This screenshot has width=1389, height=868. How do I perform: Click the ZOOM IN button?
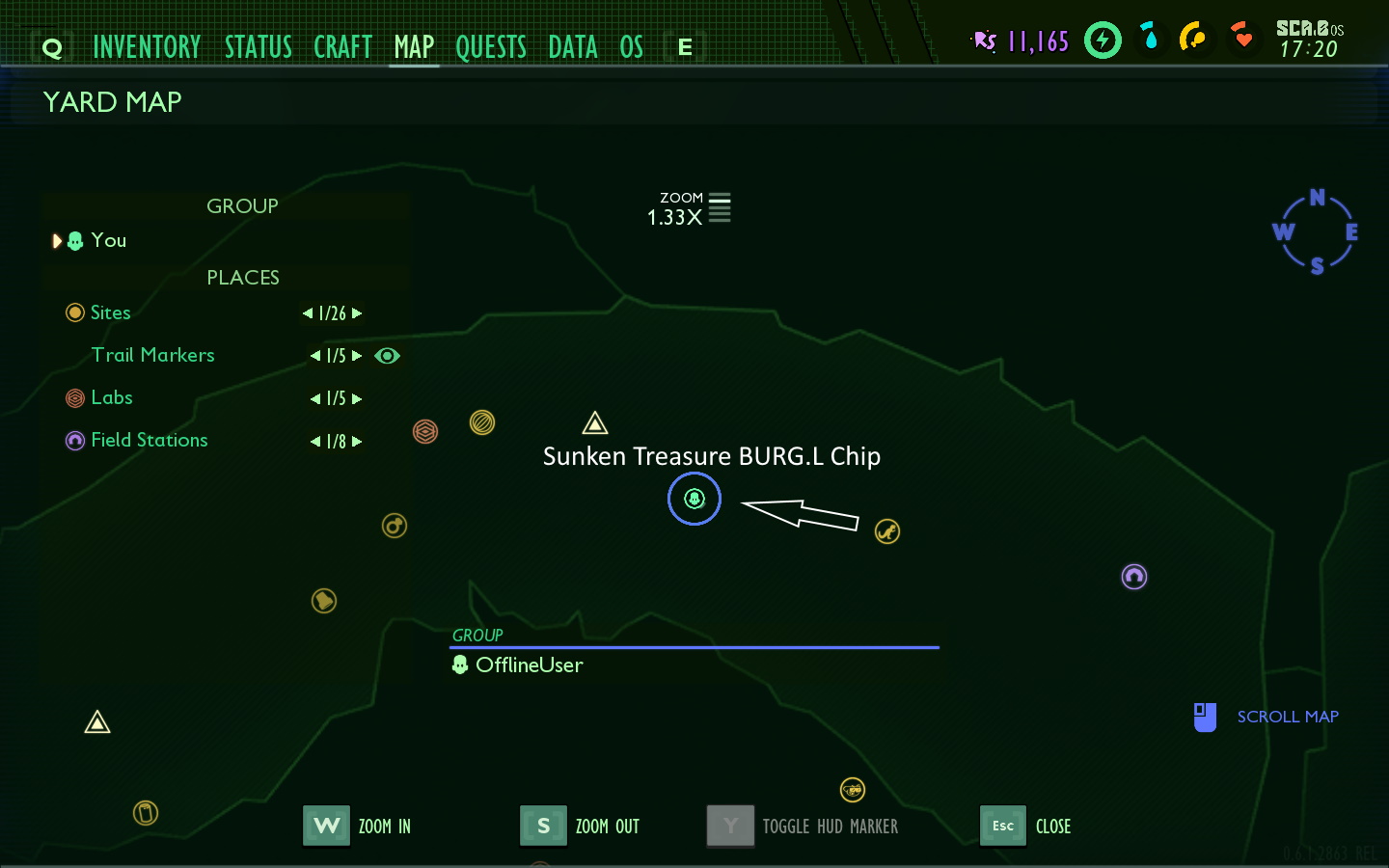pos(326,826)
